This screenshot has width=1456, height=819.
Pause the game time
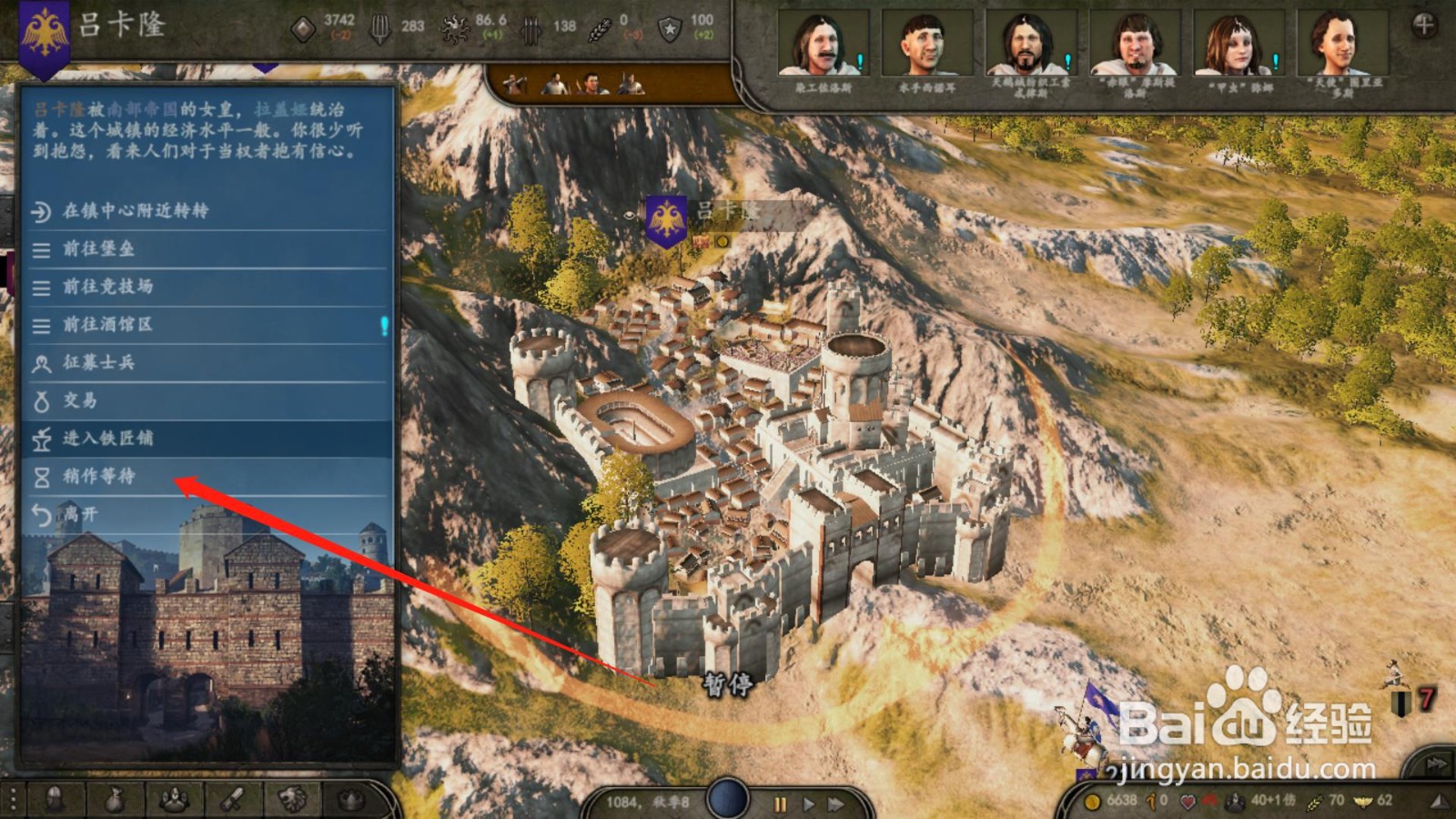tap(780, 804)
